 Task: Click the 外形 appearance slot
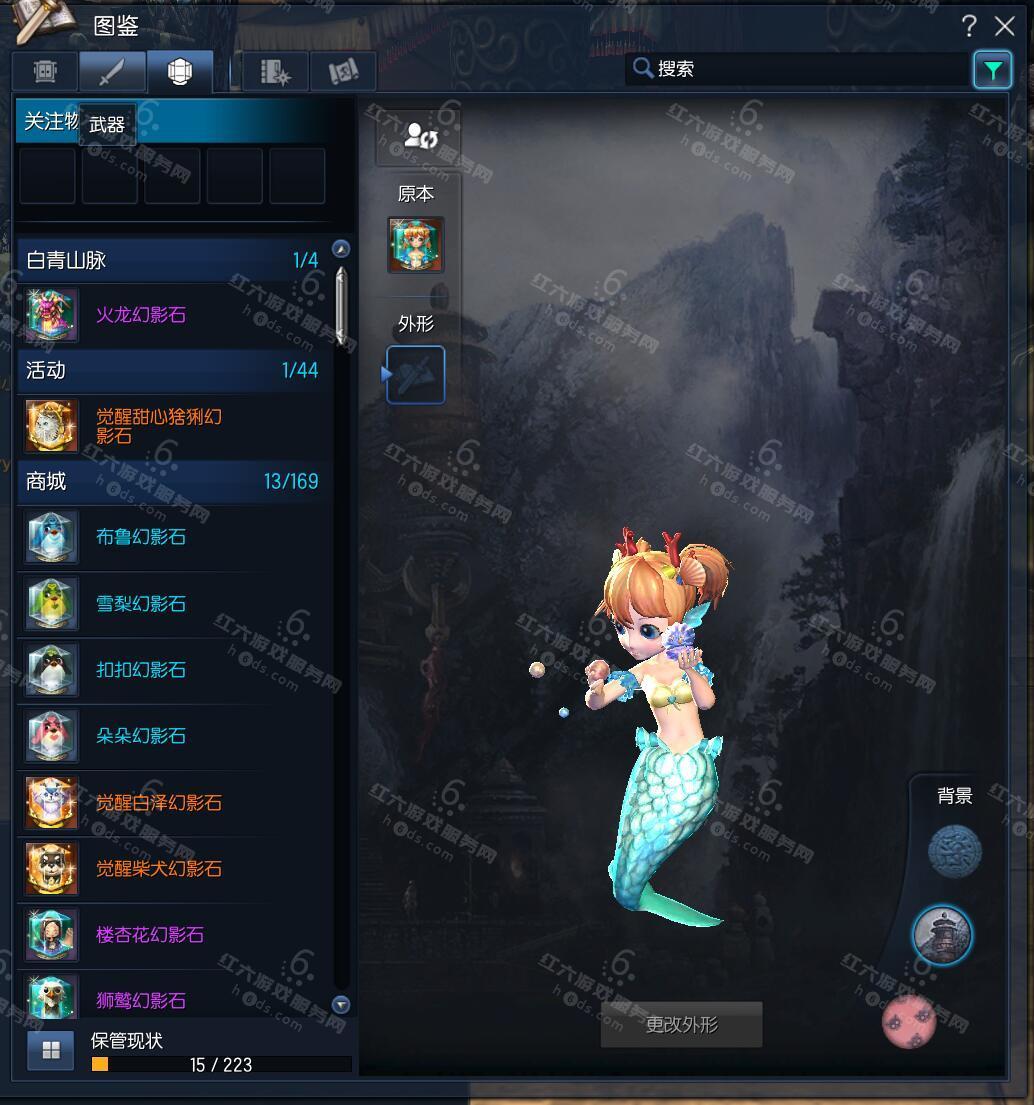coord(416,375)
